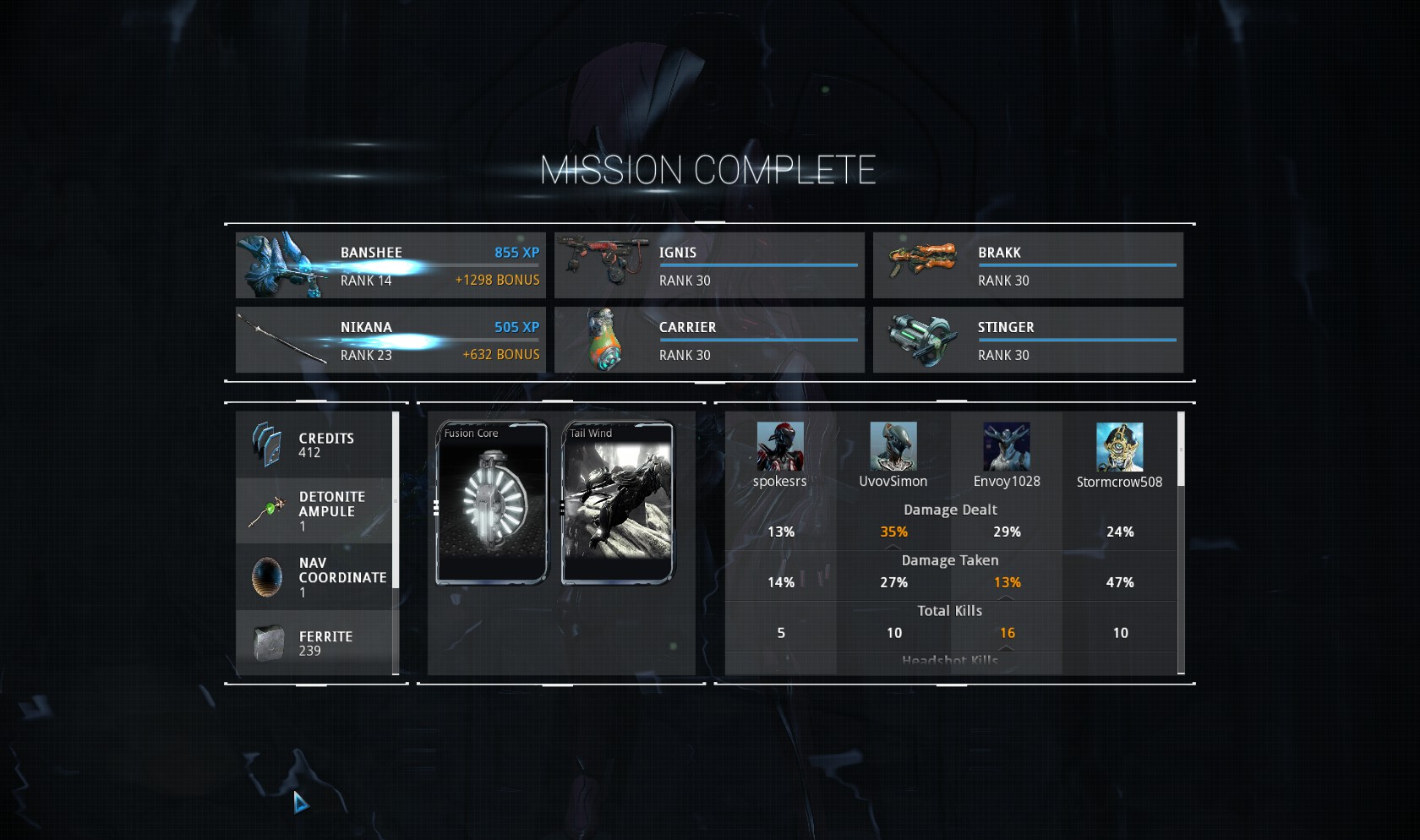Image resolution: width=1420 pixels, height=840 pixels.
Task: Choose the Brakk weapon rank panel
Action: tap(1028, 265)
